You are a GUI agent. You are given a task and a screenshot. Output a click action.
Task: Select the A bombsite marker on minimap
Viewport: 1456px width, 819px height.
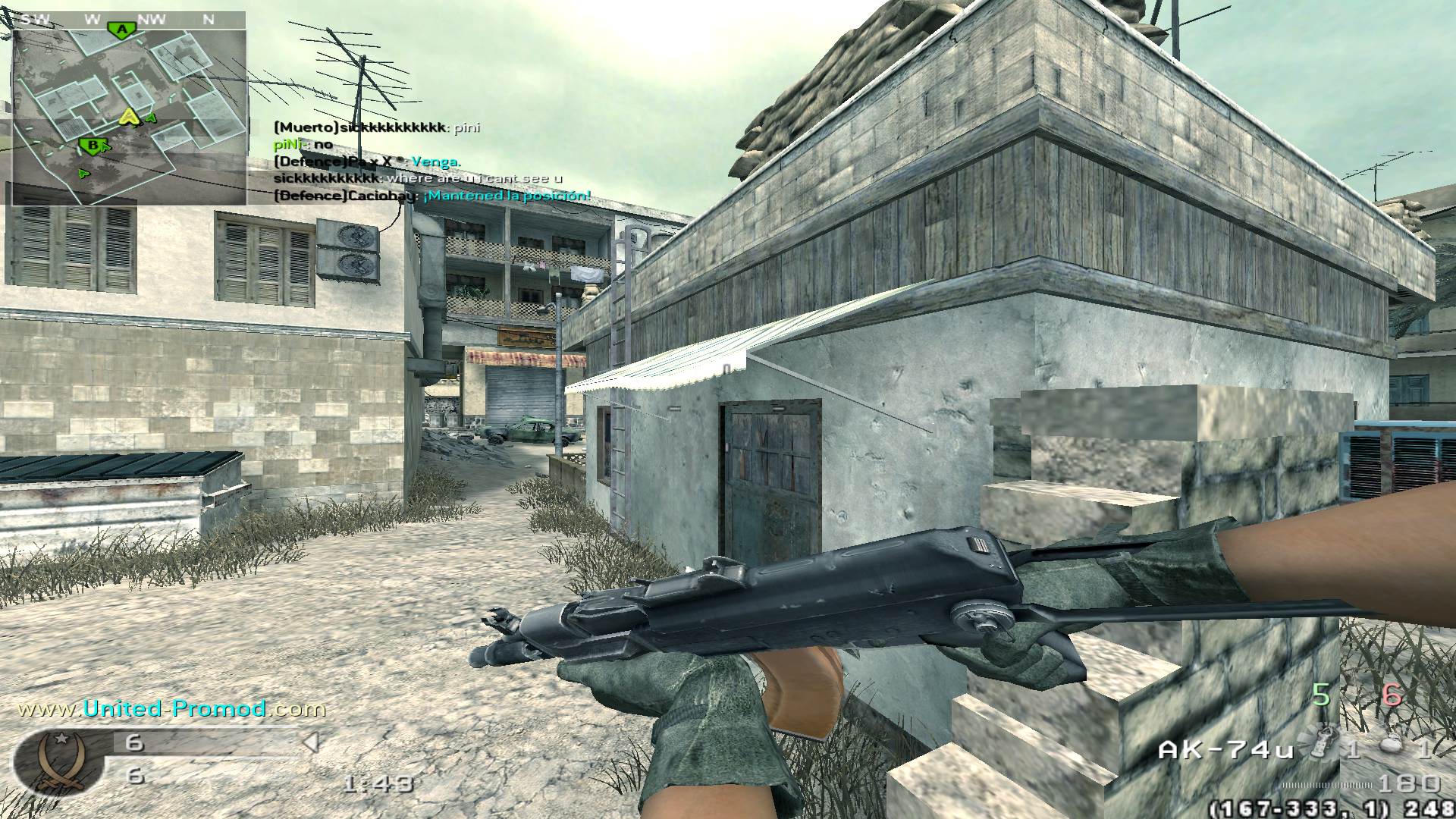[x=121, y=30]
